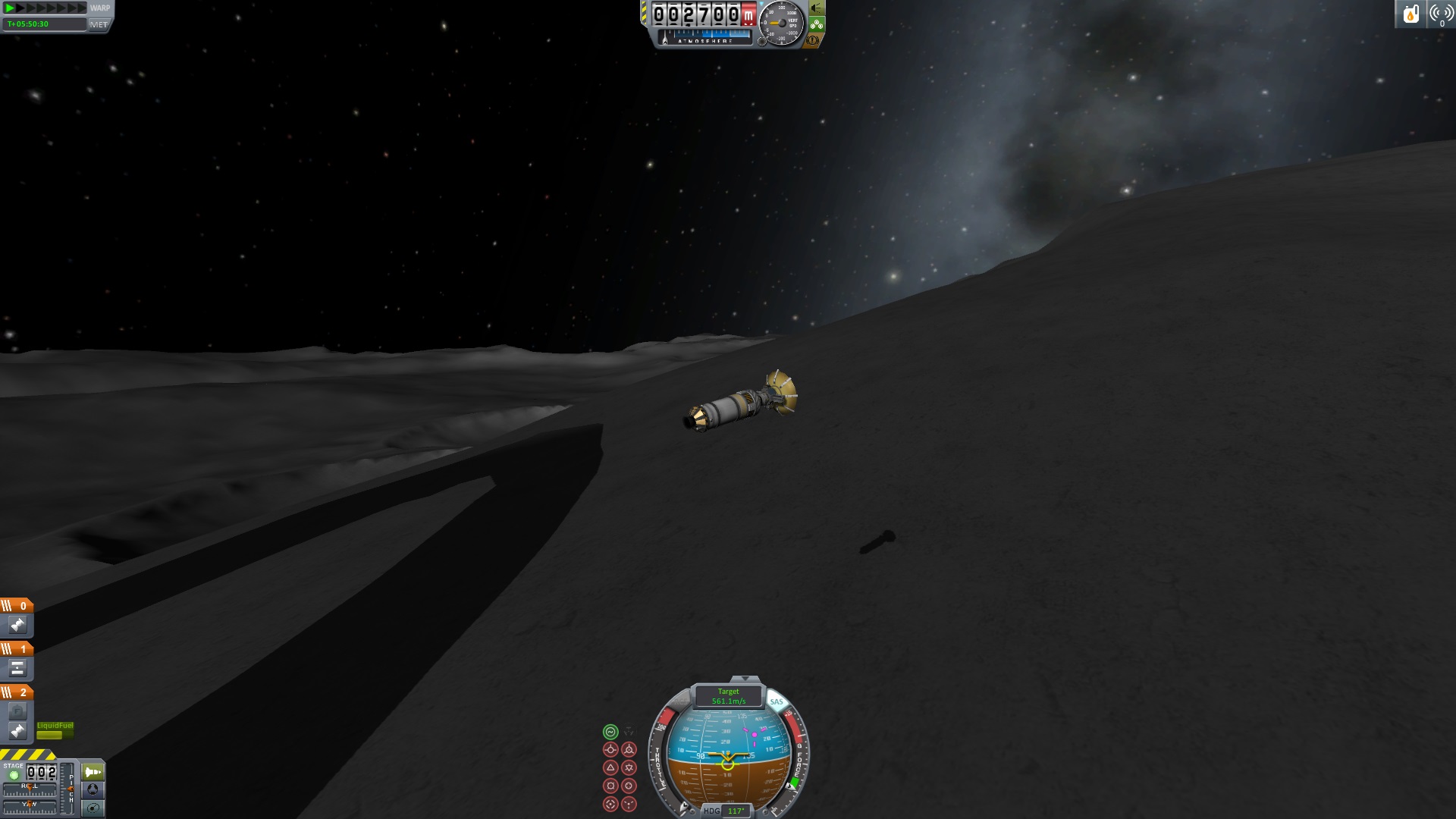1456x819 pixels.
Task: Toggle the MET mission clock mode
Action: coord(99,24)
